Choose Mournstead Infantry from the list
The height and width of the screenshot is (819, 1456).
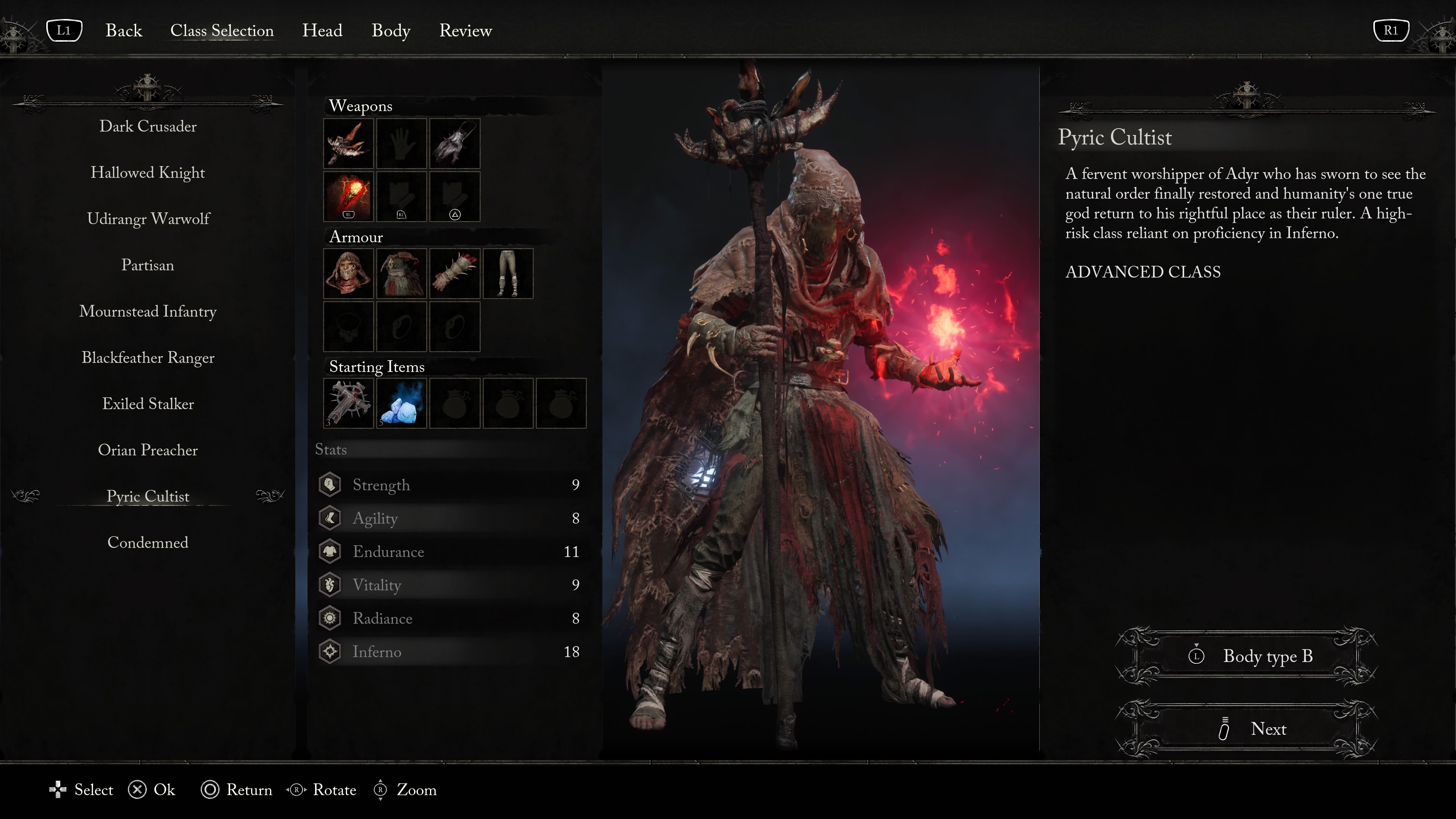pyautogui.click(x=147, y=311)
